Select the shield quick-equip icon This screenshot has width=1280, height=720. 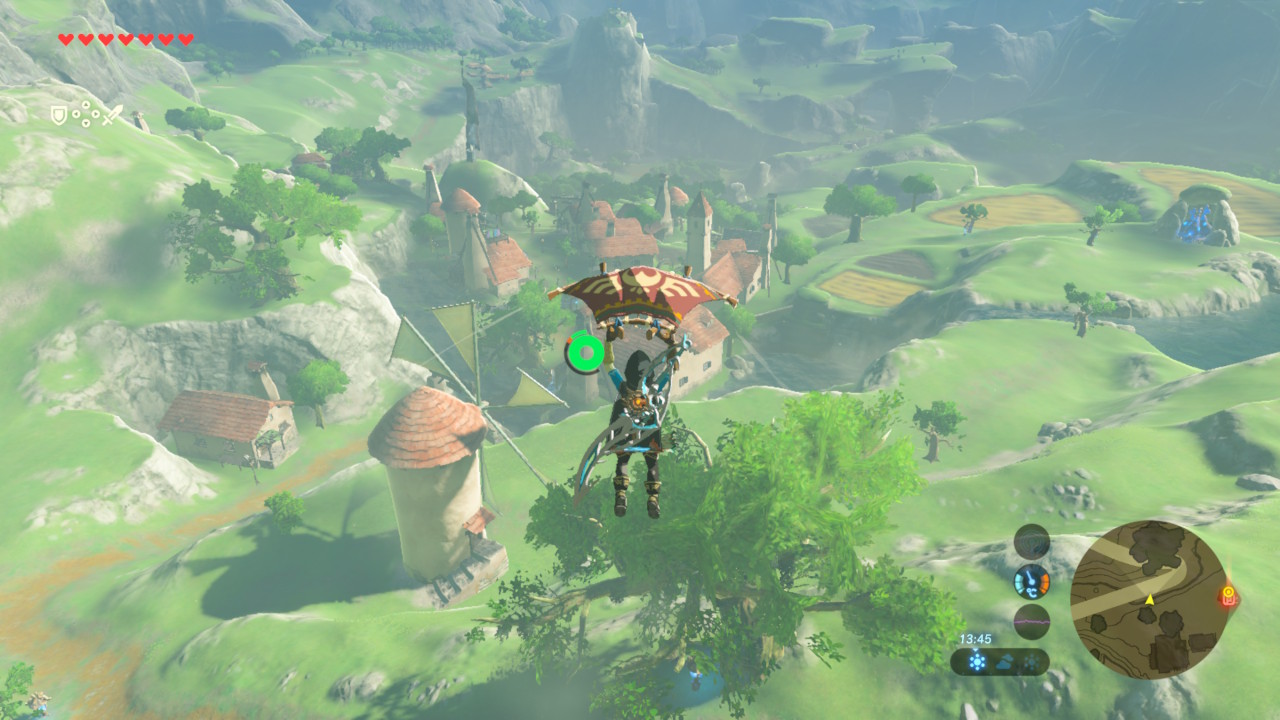(x=59, y=116)
